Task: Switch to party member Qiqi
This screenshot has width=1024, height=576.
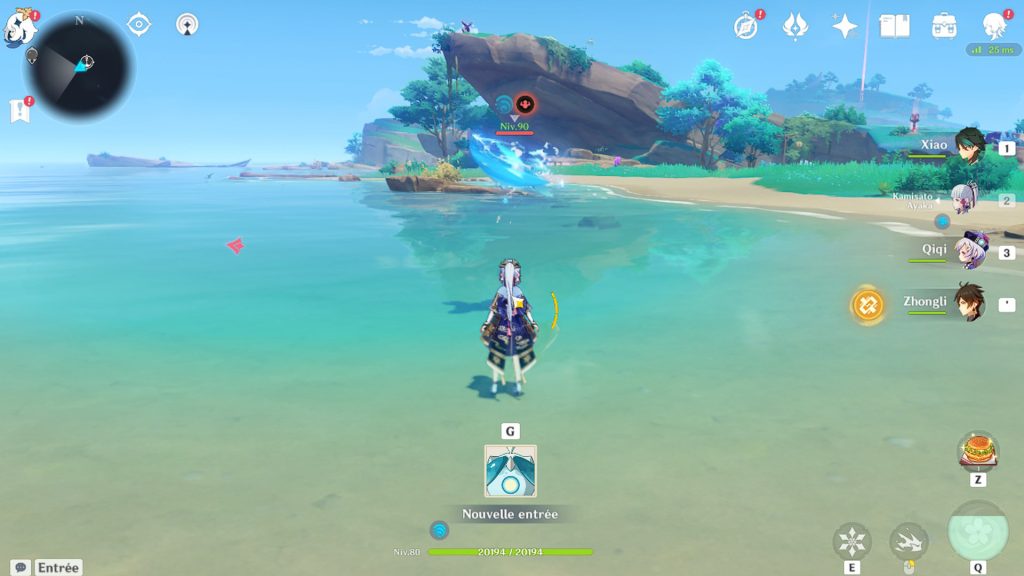Action: [x=968, y=251]
